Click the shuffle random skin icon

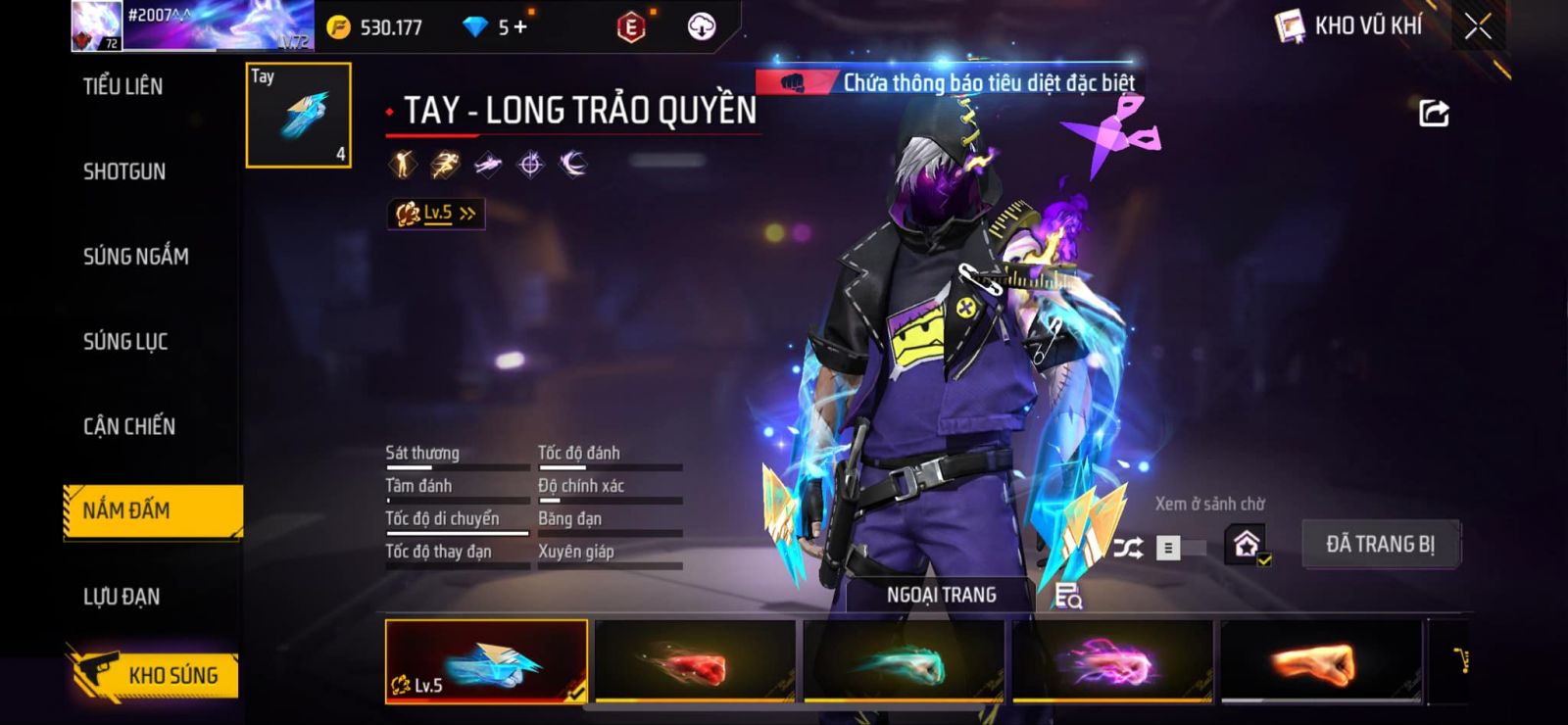[1128, 548]
